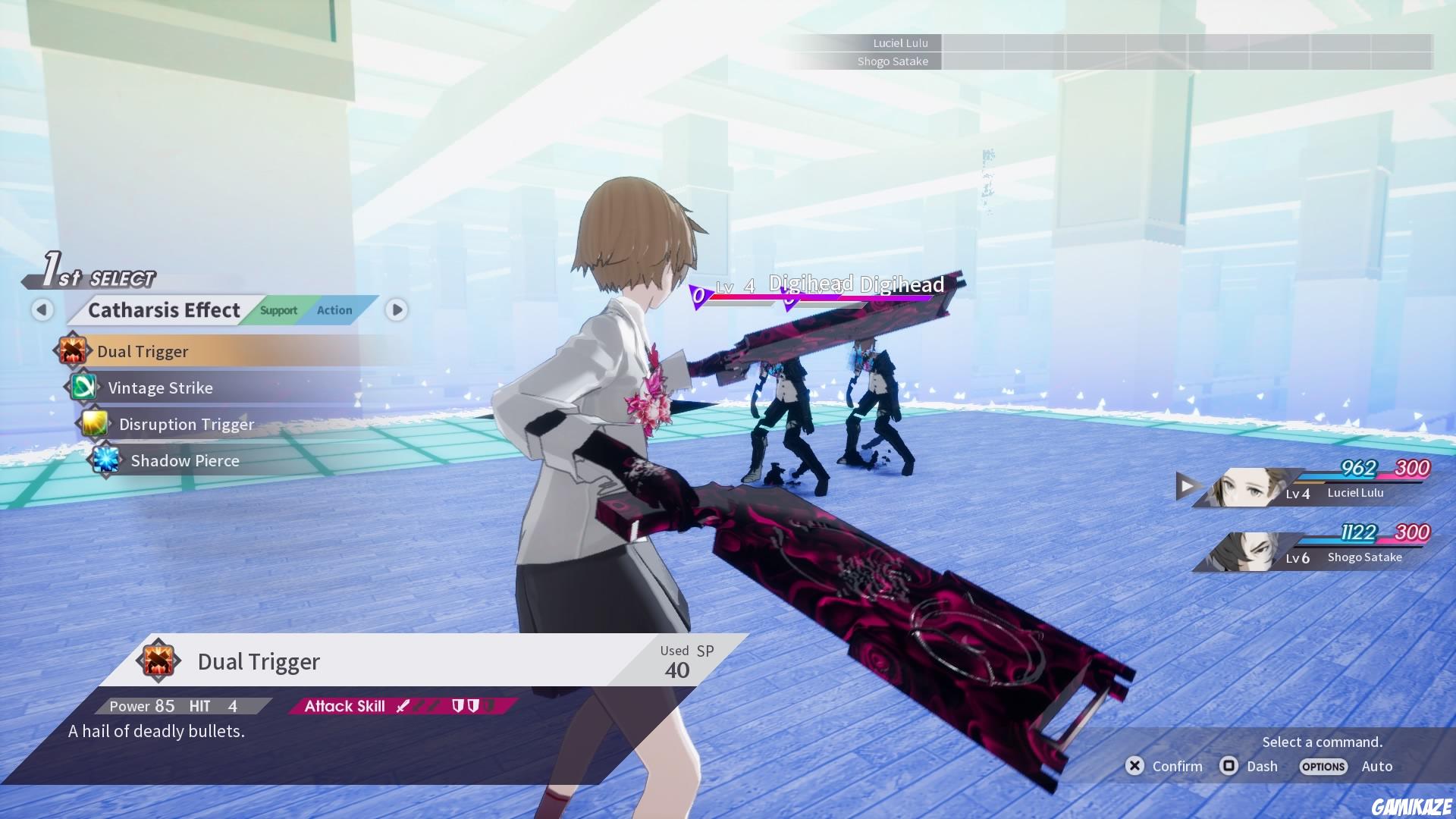The width and height of the screenshot is (1456, 819).
Task: Select Vintage Strike from the skill menu
Action: [161, 388]
